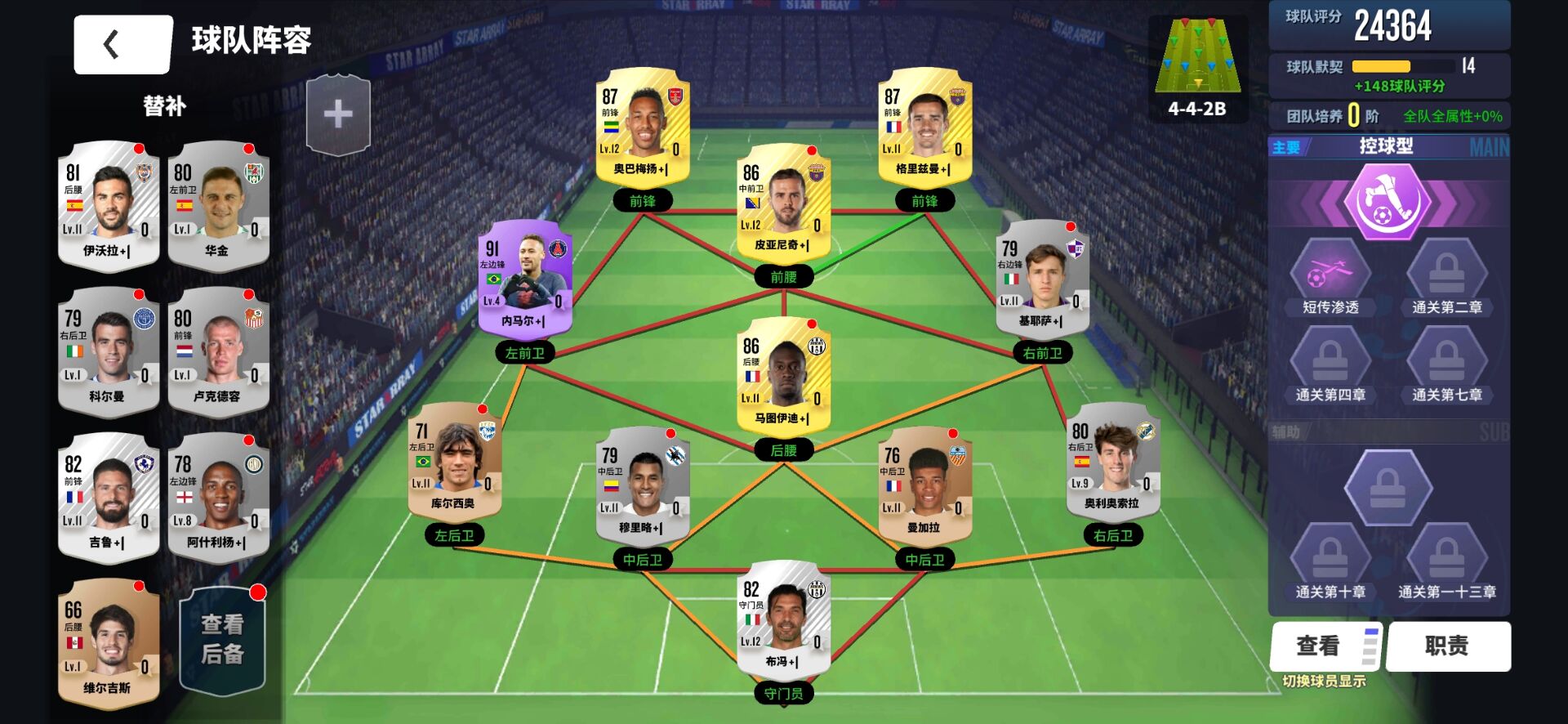Open the 查看后备 reserves button

coord(222,640)
